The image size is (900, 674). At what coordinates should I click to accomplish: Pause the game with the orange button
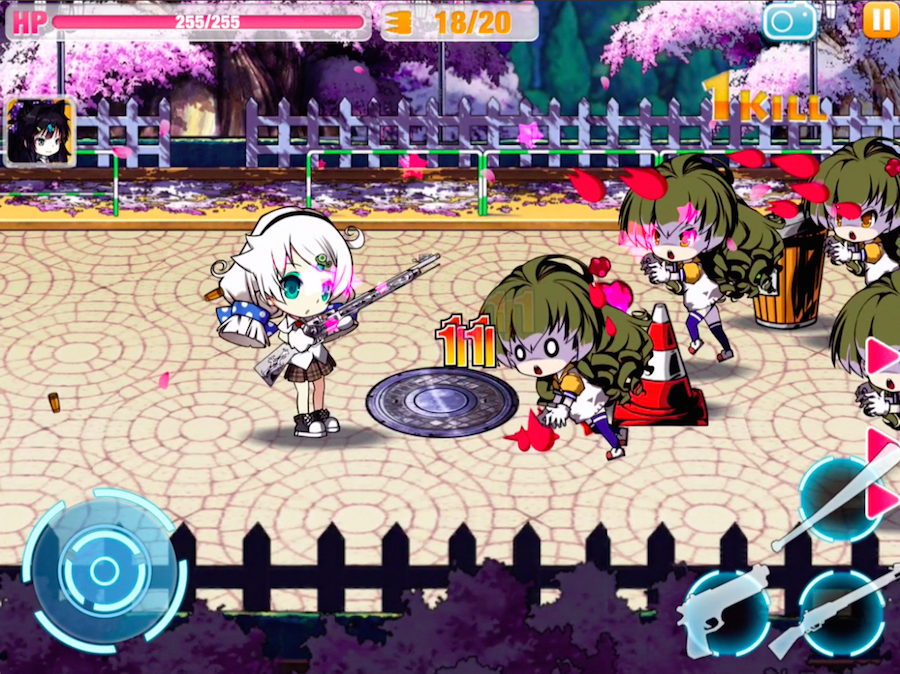(880, 19)
